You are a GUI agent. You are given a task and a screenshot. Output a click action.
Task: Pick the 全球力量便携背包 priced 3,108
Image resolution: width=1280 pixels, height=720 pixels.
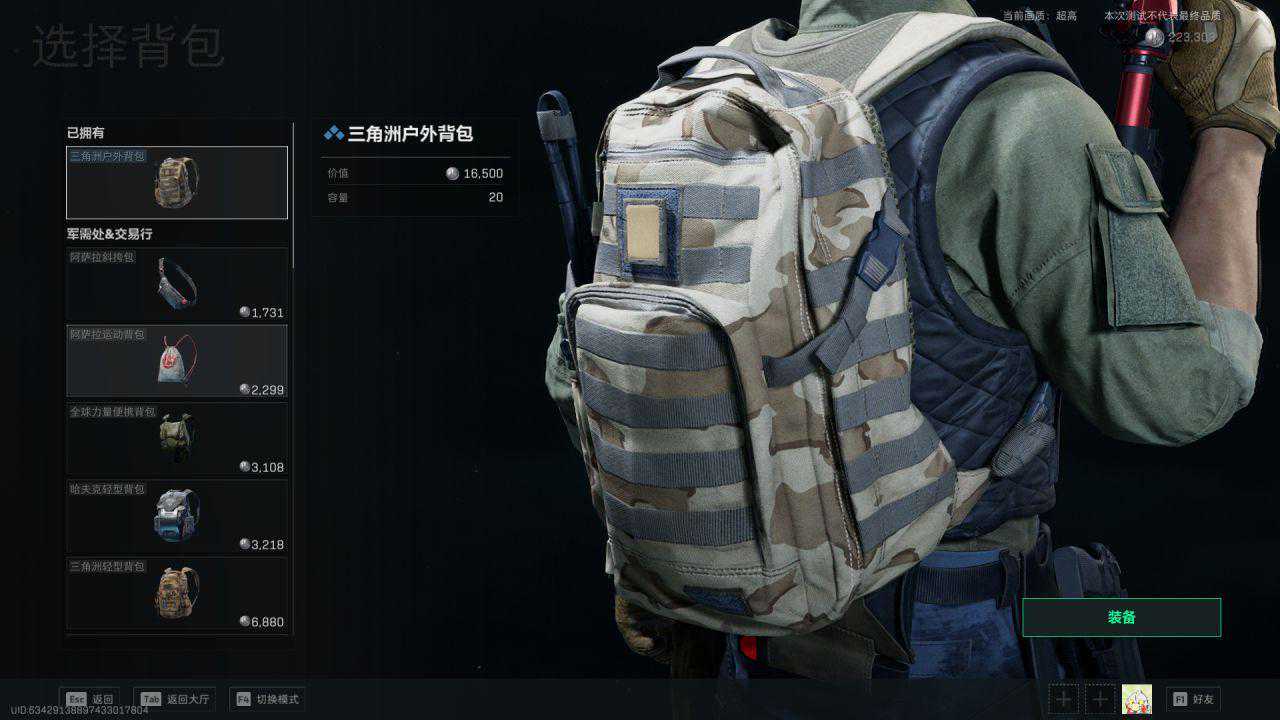(177, 438)
